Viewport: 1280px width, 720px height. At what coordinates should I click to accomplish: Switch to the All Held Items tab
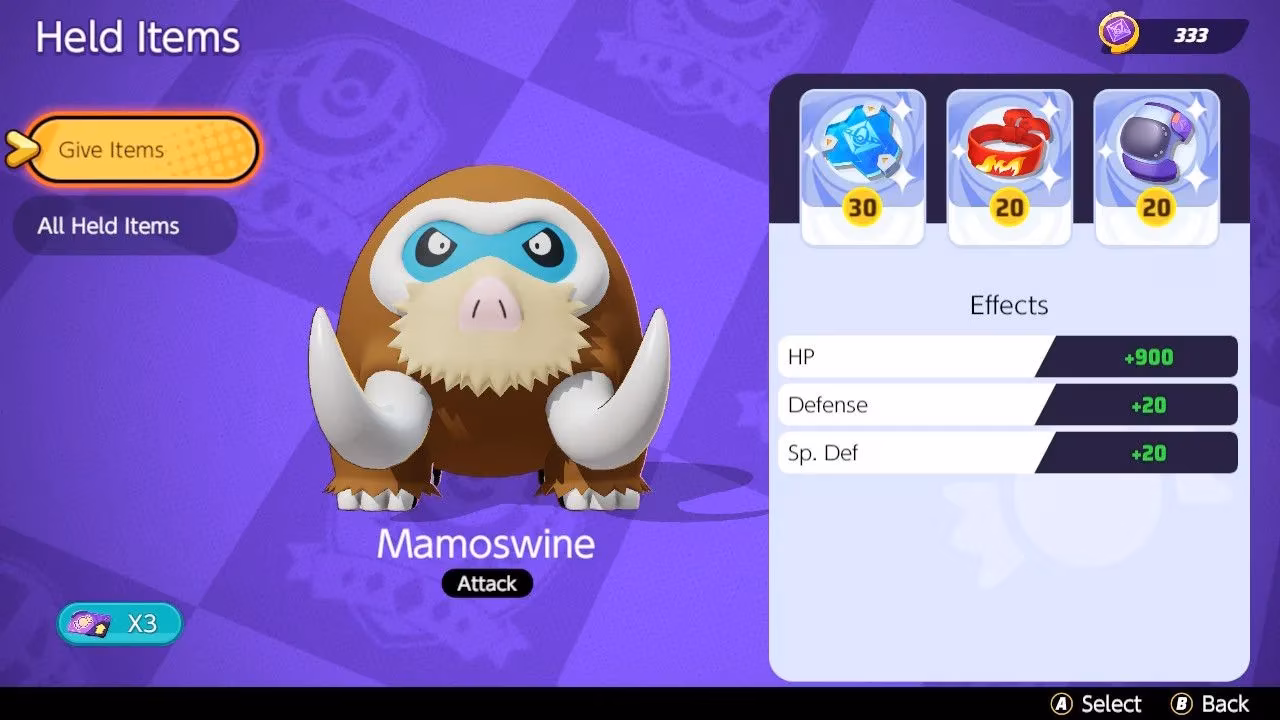point(124,226)
